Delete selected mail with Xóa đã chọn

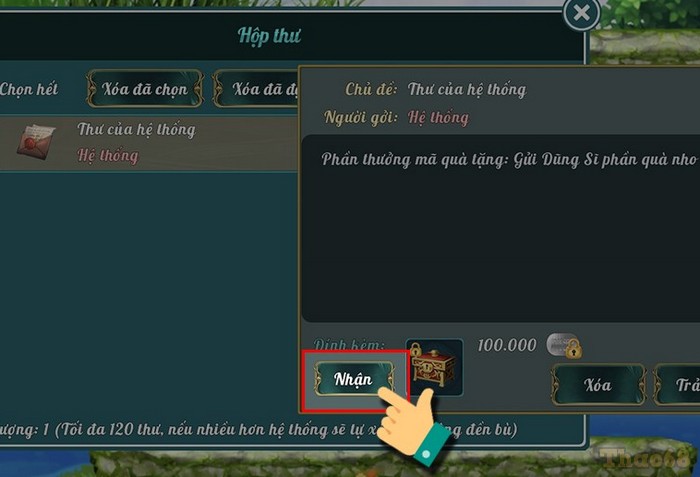(x=145, y=89)
